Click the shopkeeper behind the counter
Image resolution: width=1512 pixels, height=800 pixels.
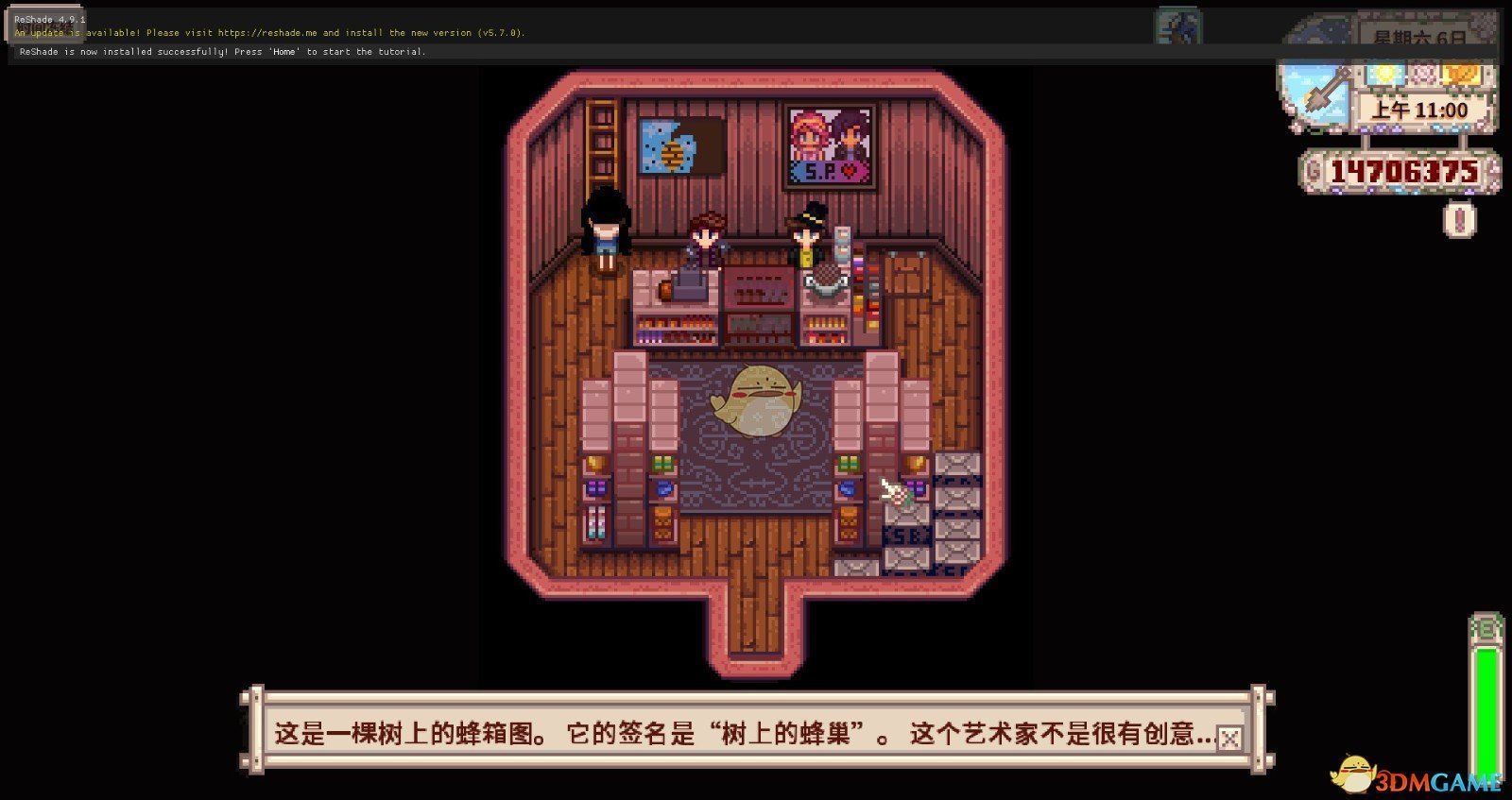coord(708,236)
